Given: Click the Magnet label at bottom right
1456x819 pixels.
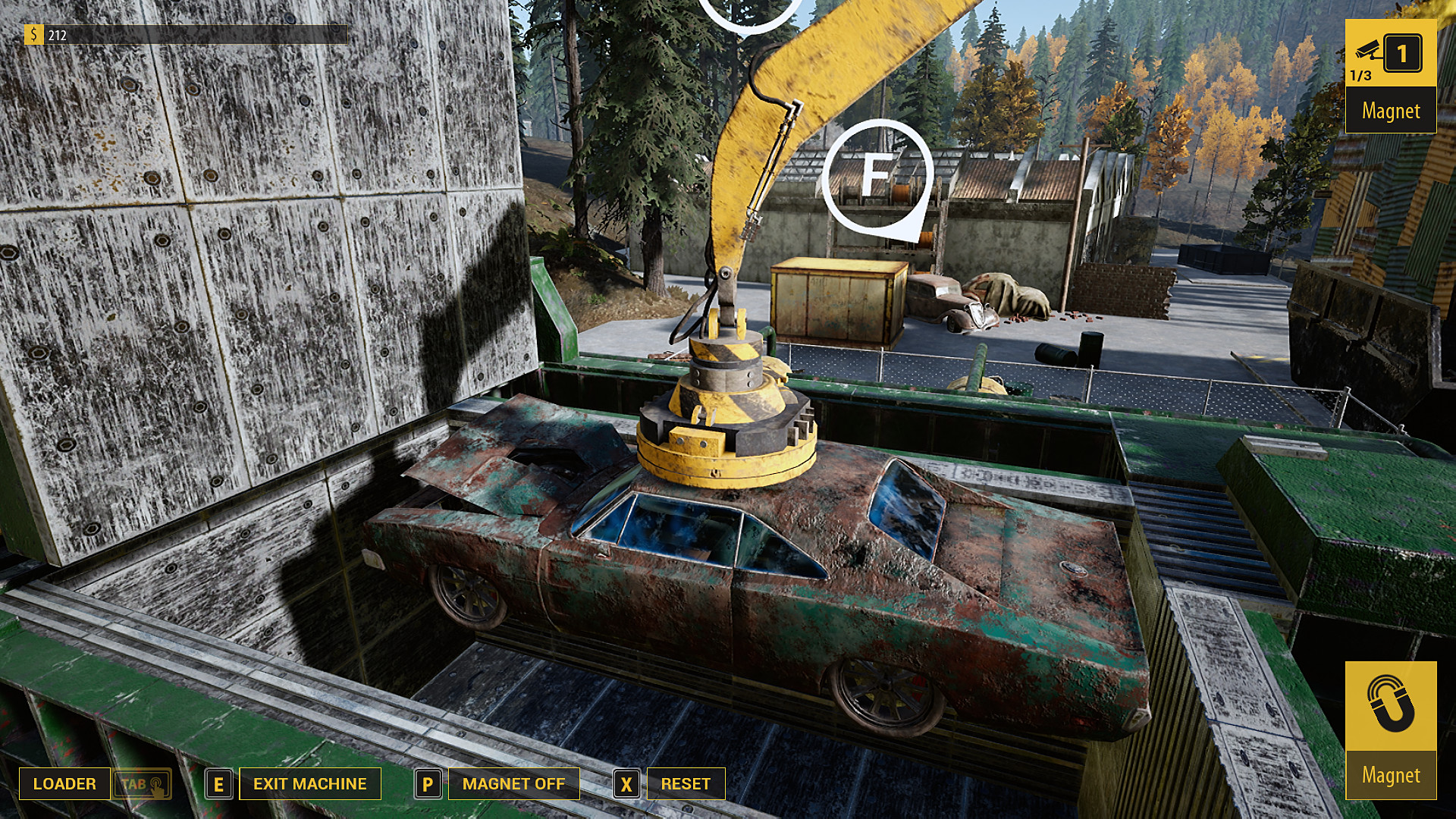Looking at the screenshot, I should click(1393, 775).
